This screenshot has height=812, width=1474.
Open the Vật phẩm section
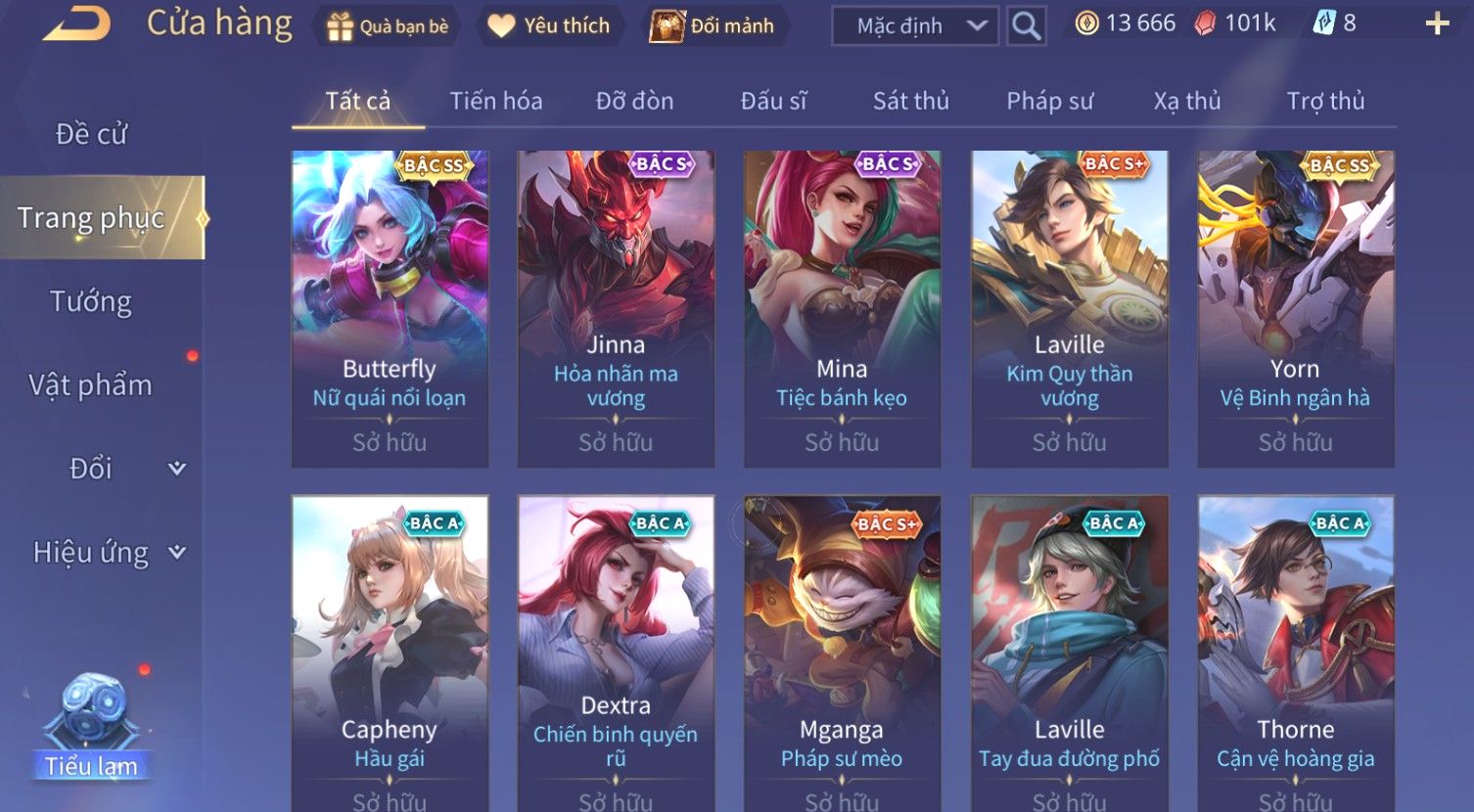[x=91, y=385]
